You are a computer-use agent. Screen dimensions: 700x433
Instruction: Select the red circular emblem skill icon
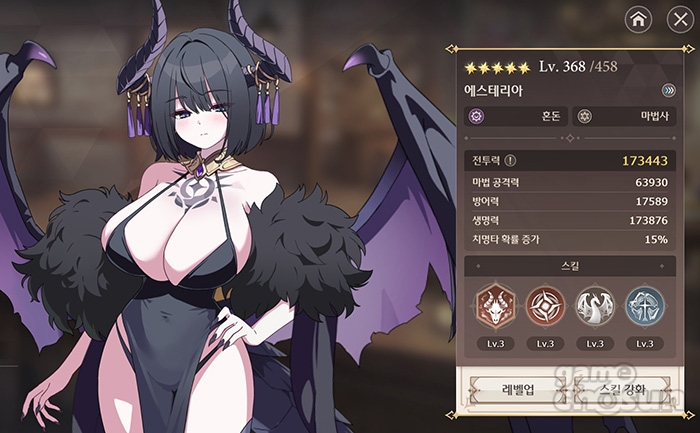tap(544, 304)
